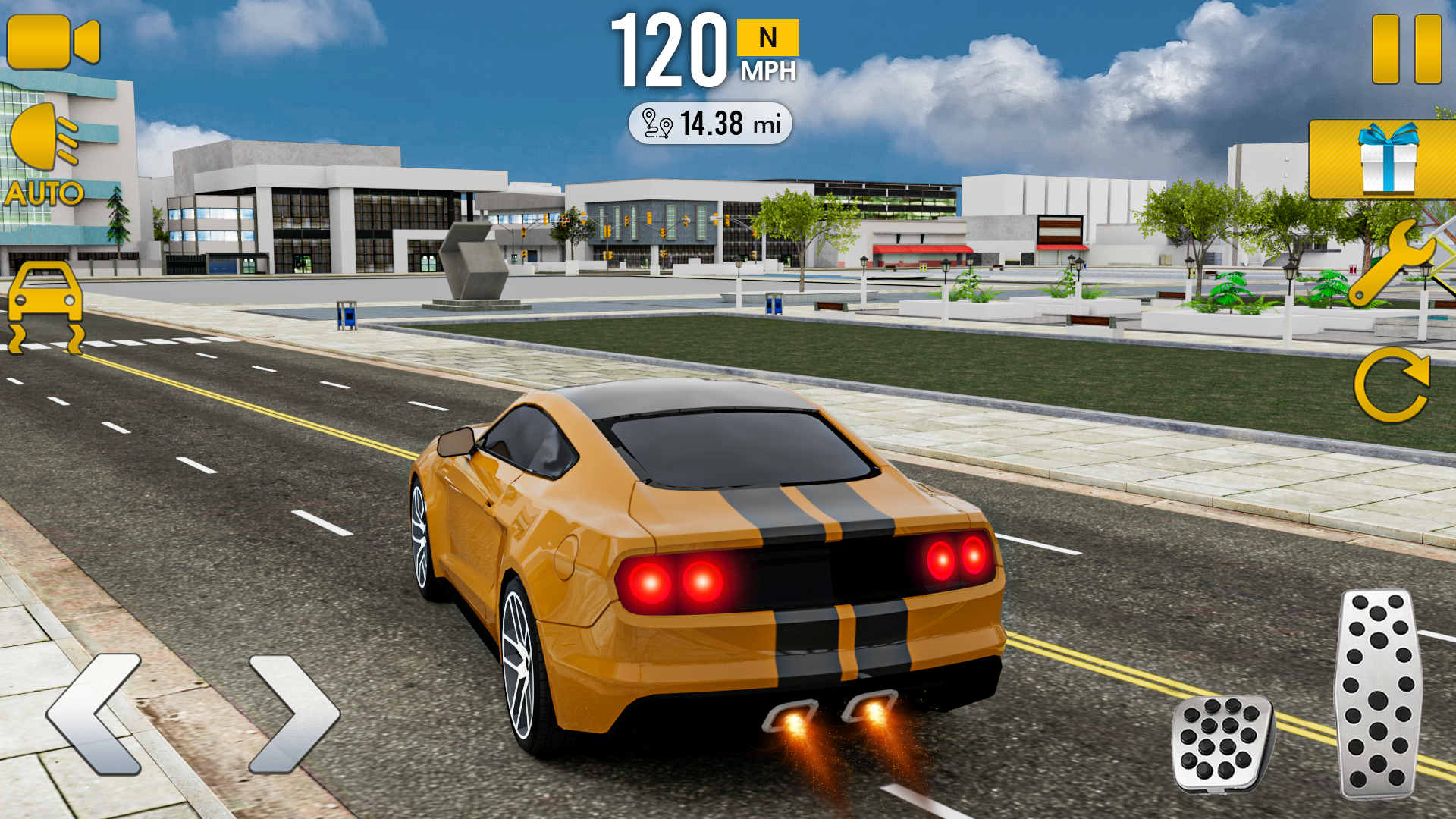Select the camera view switcher icon
1456x819 pixels.
pos(53,42)
